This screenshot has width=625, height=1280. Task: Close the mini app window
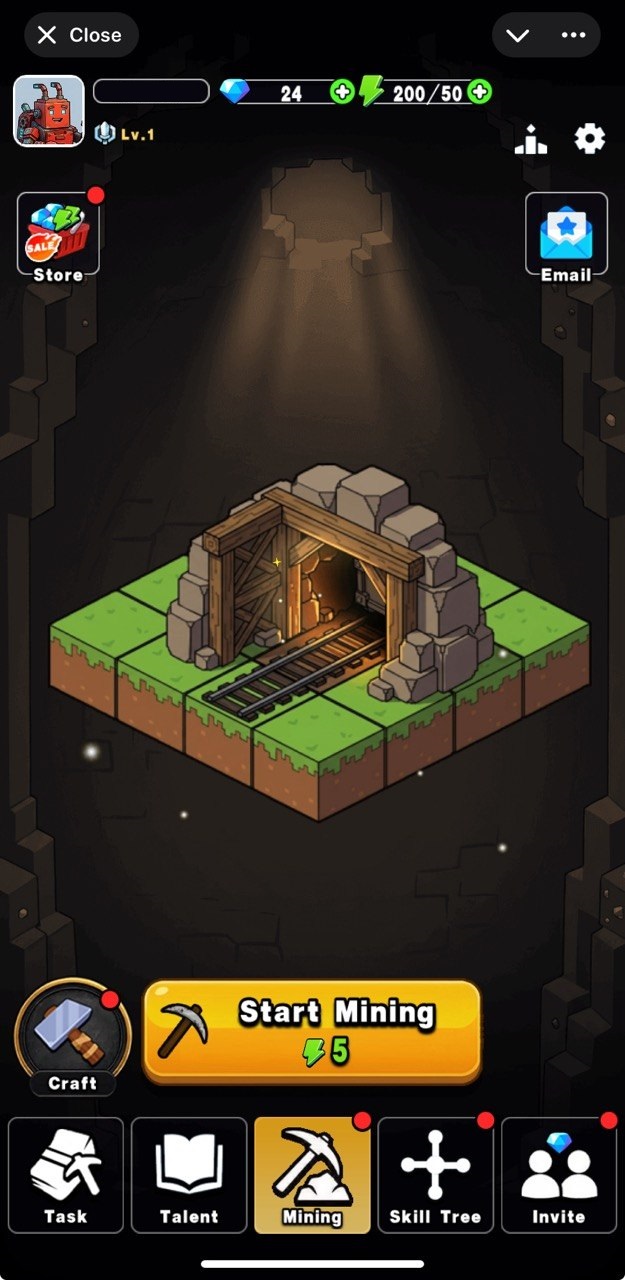click(80, 35)
